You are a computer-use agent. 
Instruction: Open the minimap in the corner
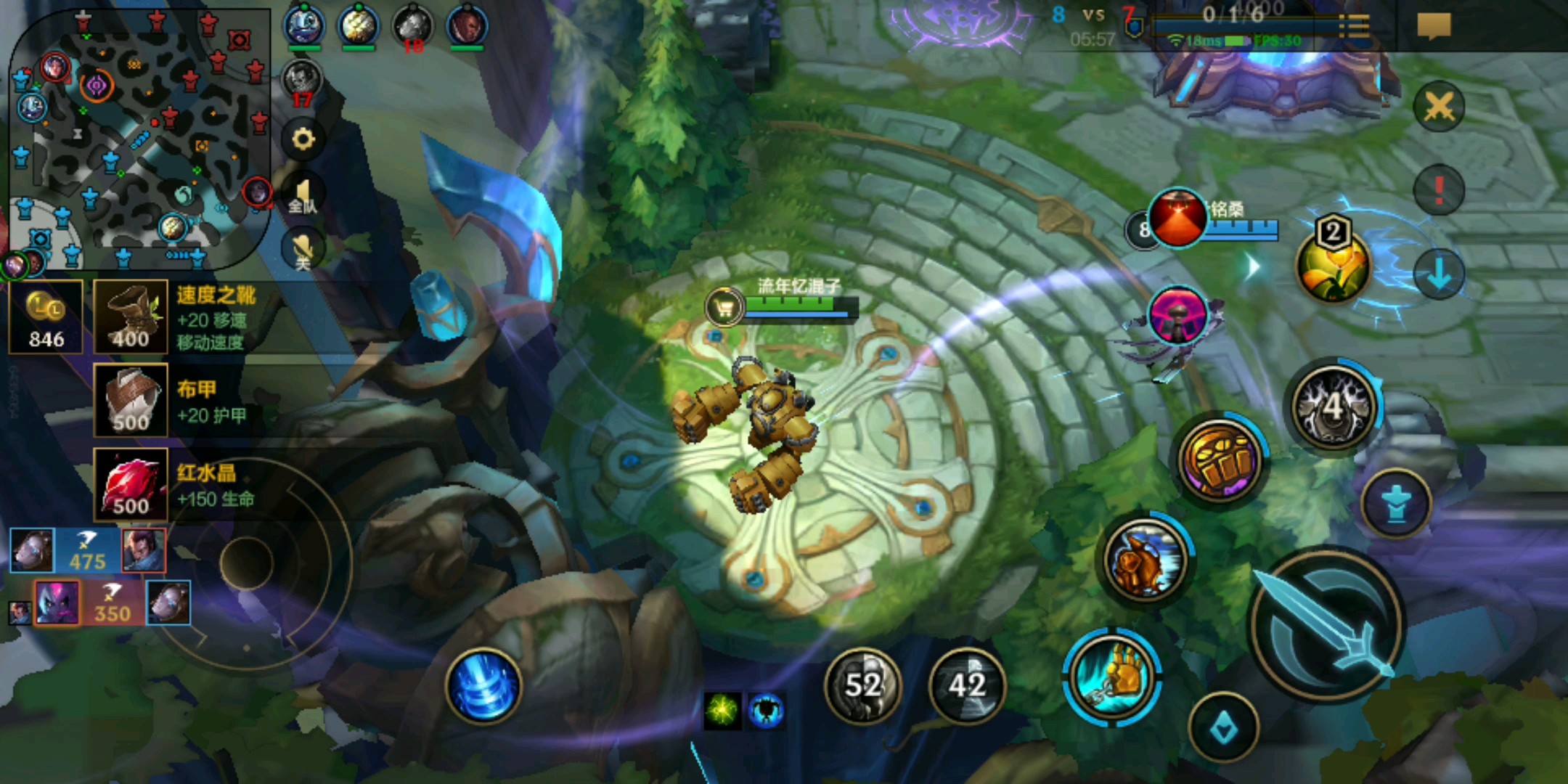138,138
